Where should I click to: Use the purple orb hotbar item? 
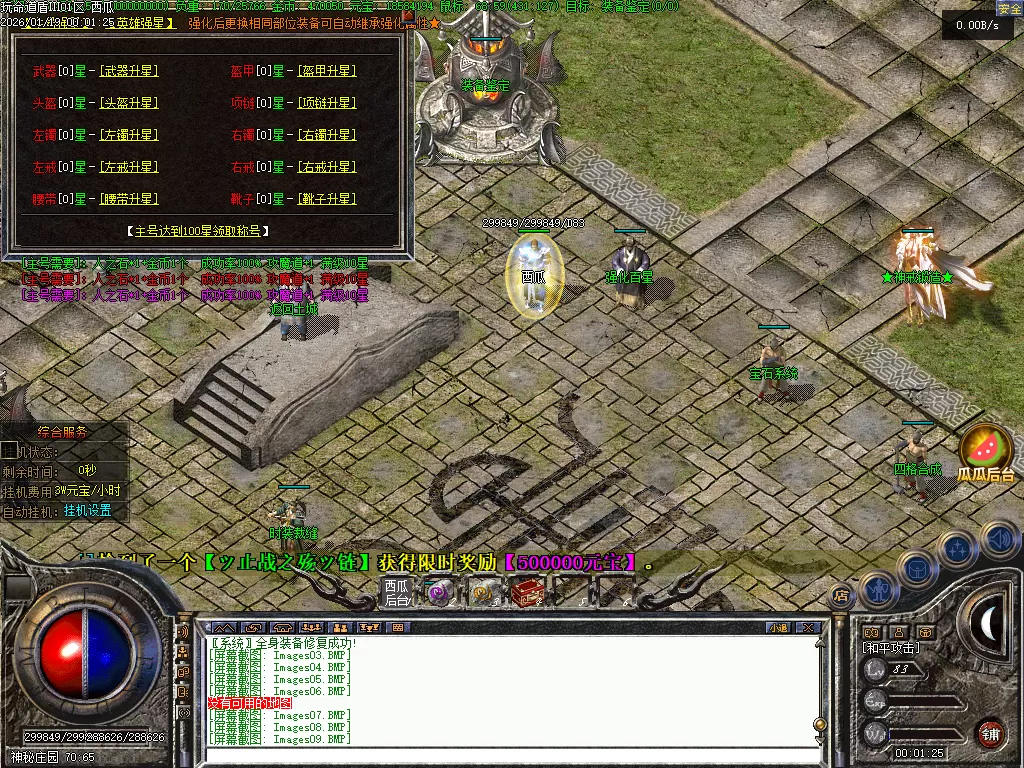pos(438,593)
